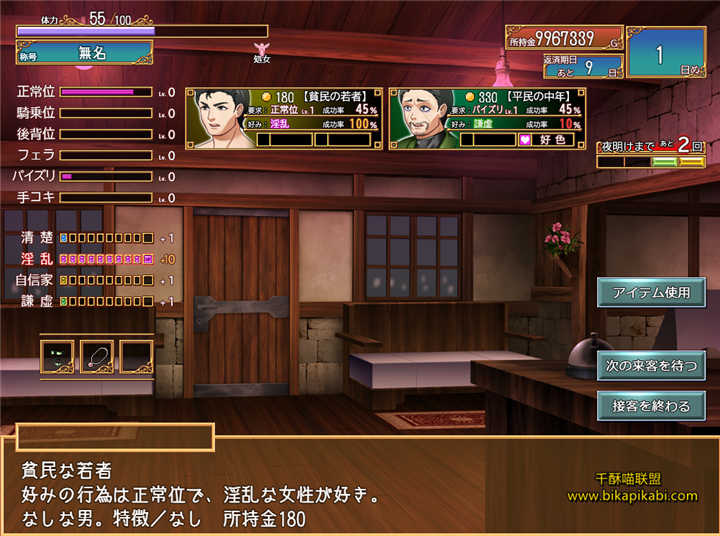Open the アイテム使用 item menu

[651, 292]
